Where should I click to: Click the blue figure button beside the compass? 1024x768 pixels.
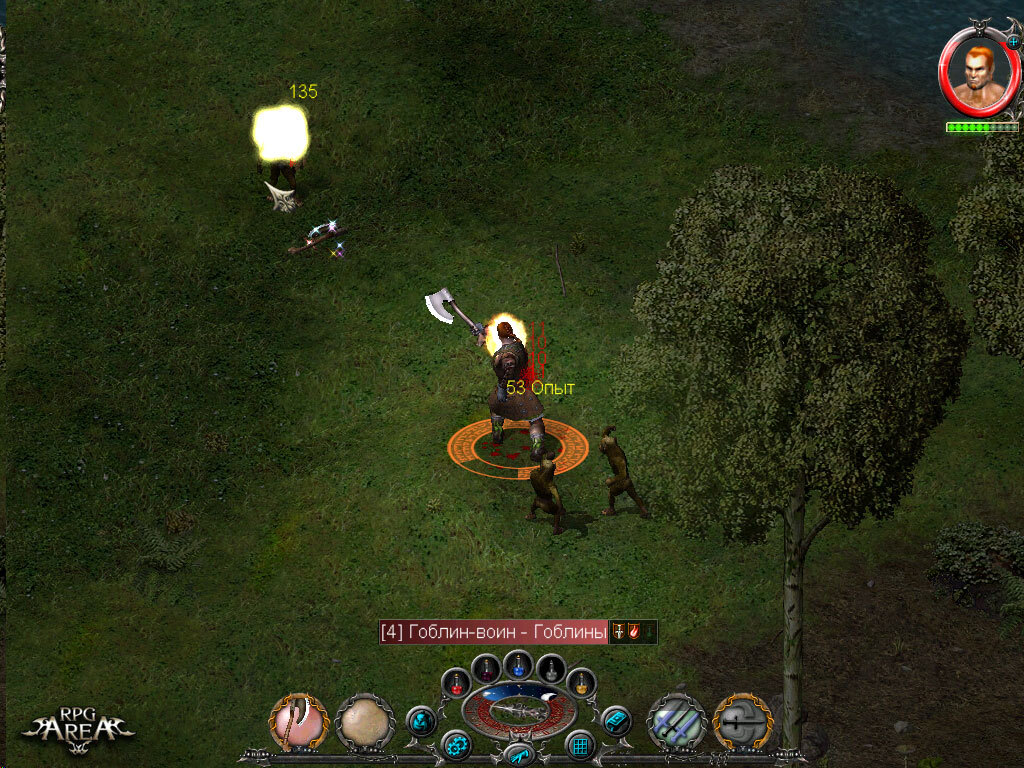coord(421,721)
